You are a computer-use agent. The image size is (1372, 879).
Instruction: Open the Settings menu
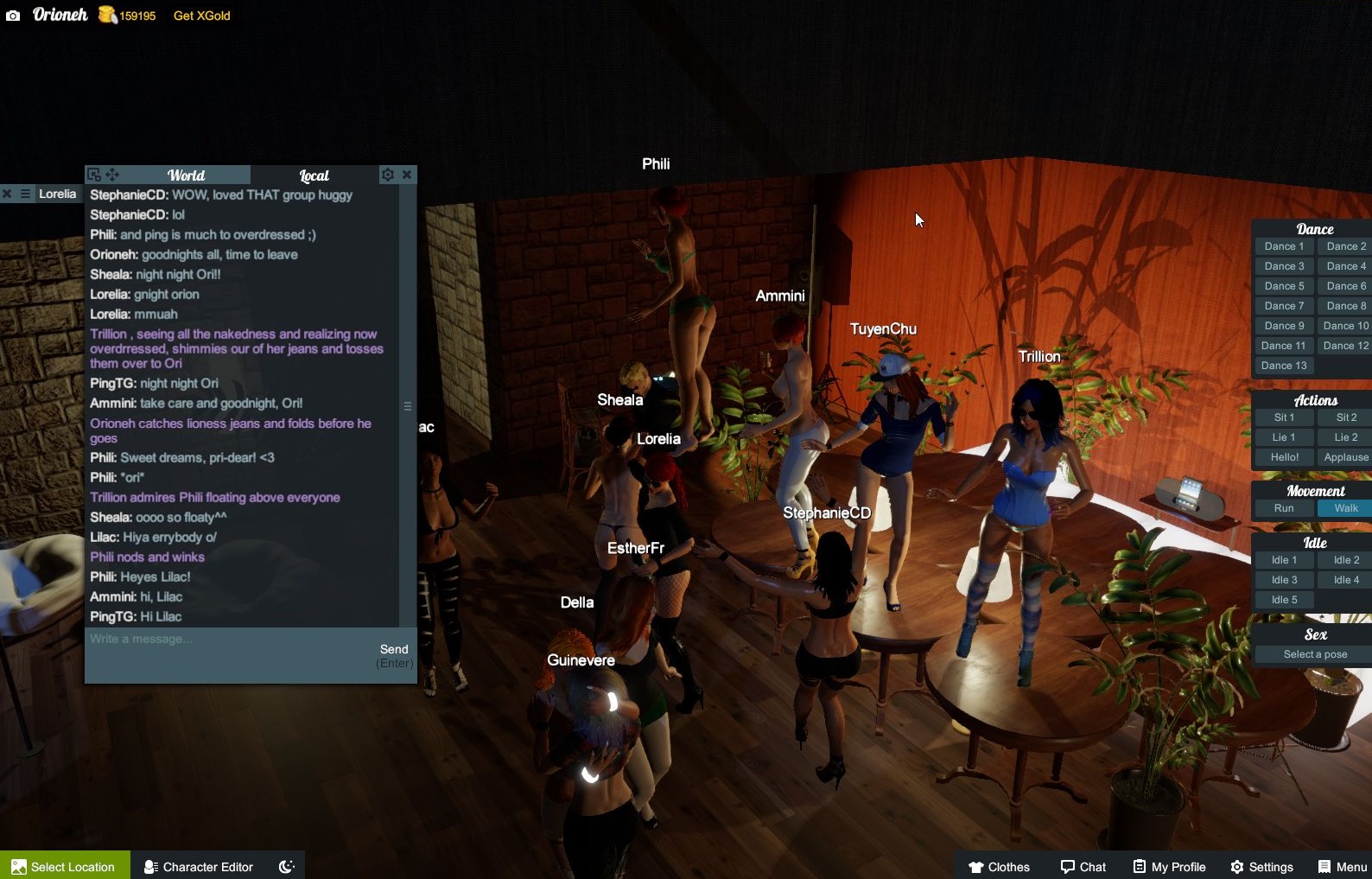click(1261, 866)
